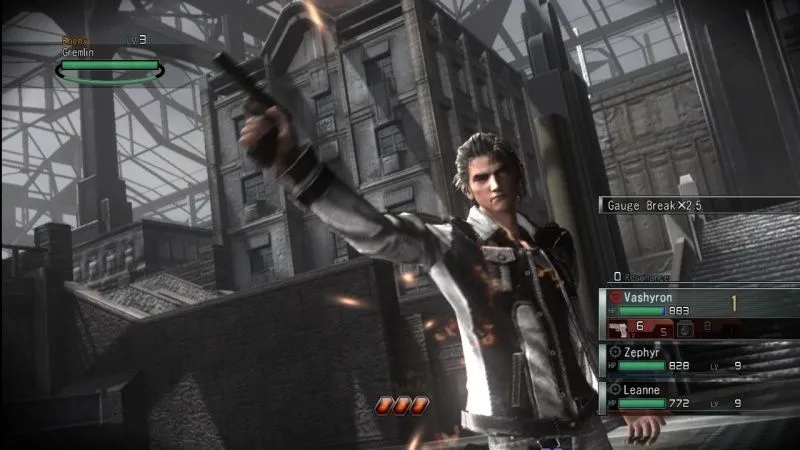Select the greyed-out item slot beside the handgun
Screen dimensions: 800x450
point(686,328)
